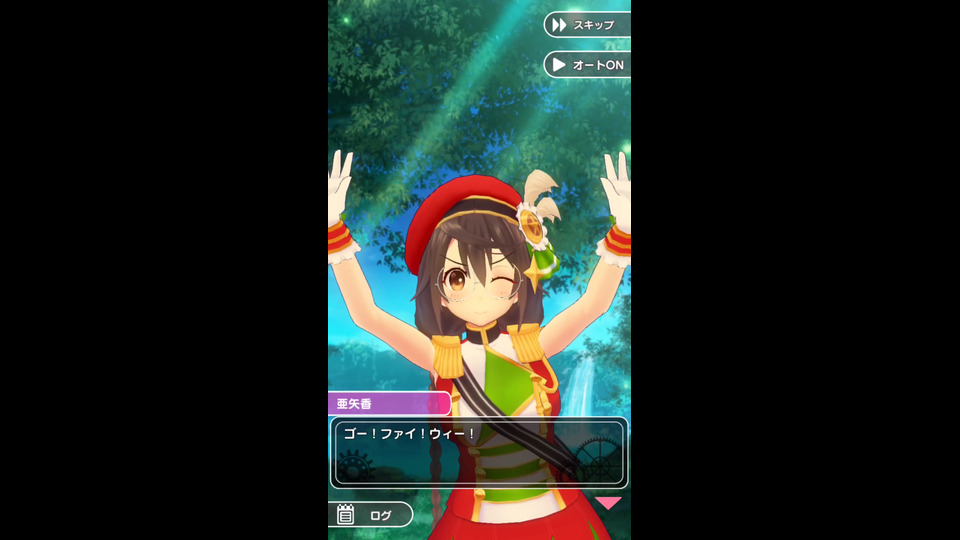The image size is (960, 540).
Task: Open the ログ dialogue log
Action: [x=370, y=515]
